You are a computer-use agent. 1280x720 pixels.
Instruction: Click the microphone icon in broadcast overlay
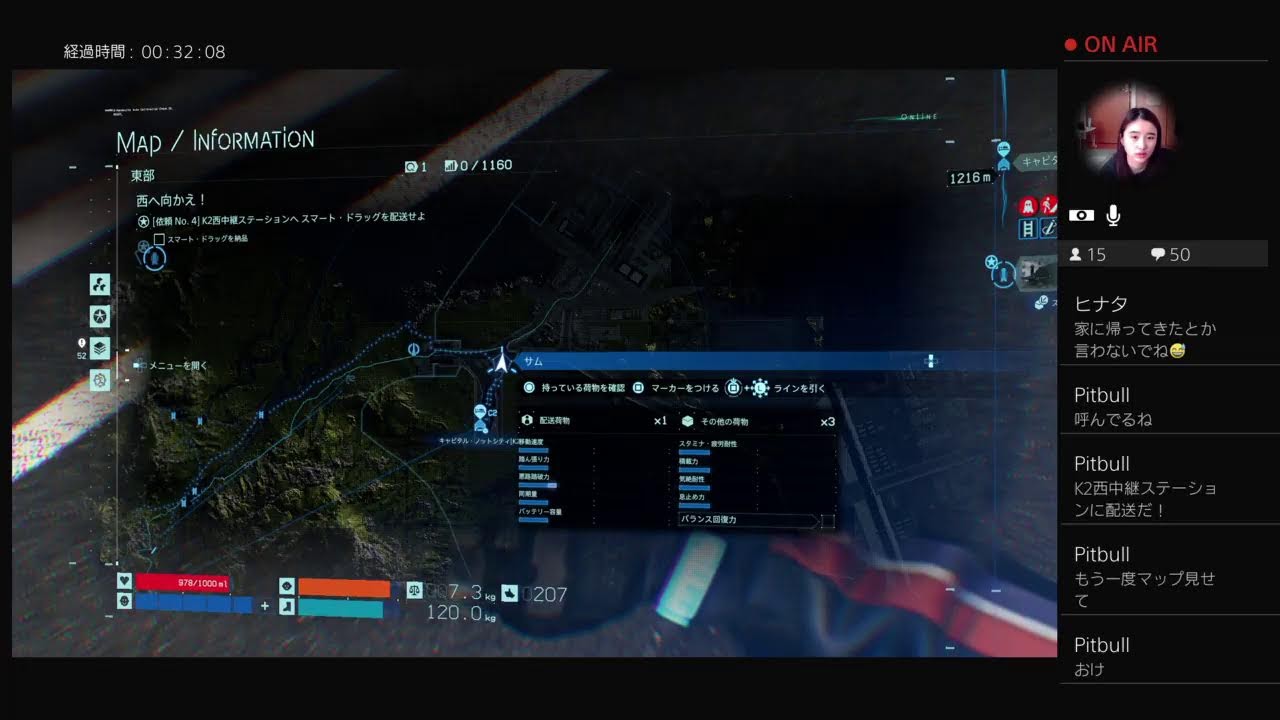click(x=1113, y=215)
